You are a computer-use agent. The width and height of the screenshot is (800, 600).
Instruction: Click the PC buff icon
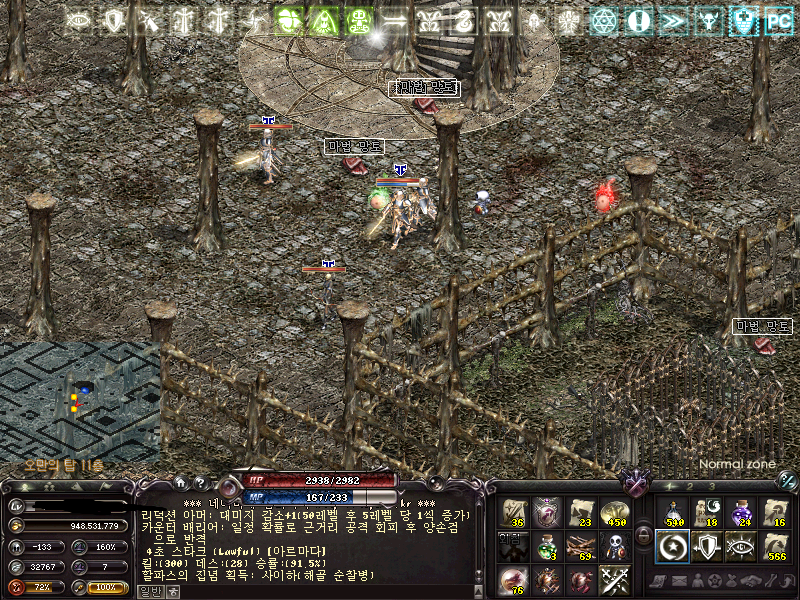(778, 20)
